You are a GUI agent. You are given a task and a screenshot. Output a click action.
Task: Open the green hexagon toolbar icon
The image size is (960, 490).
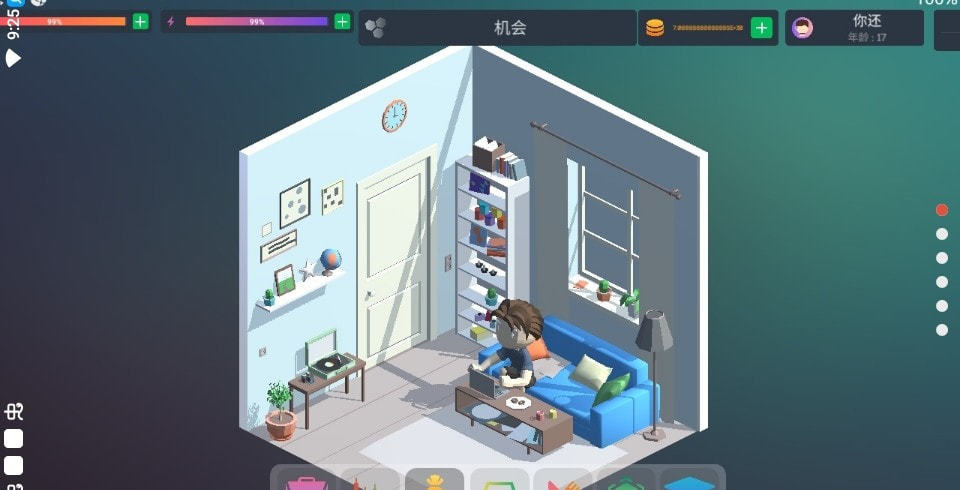point(627,481)
